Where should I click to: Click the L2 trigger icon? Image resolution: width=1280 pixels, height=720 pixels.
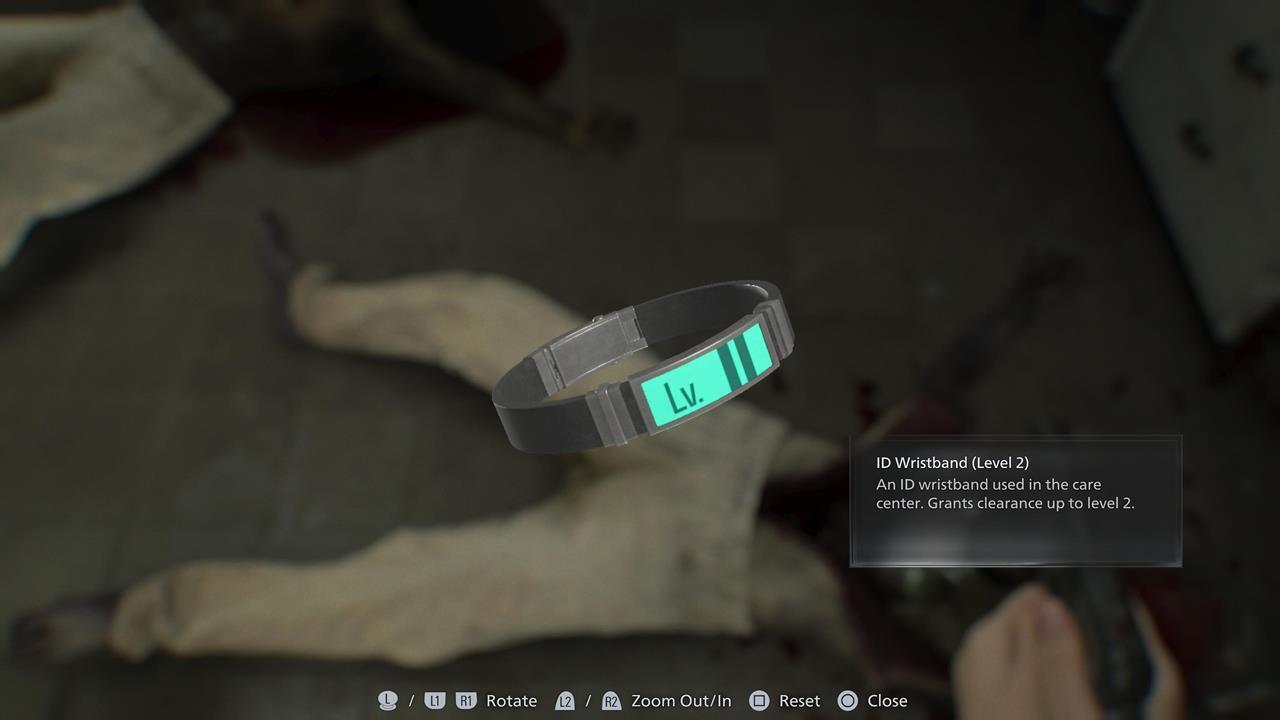565,701
